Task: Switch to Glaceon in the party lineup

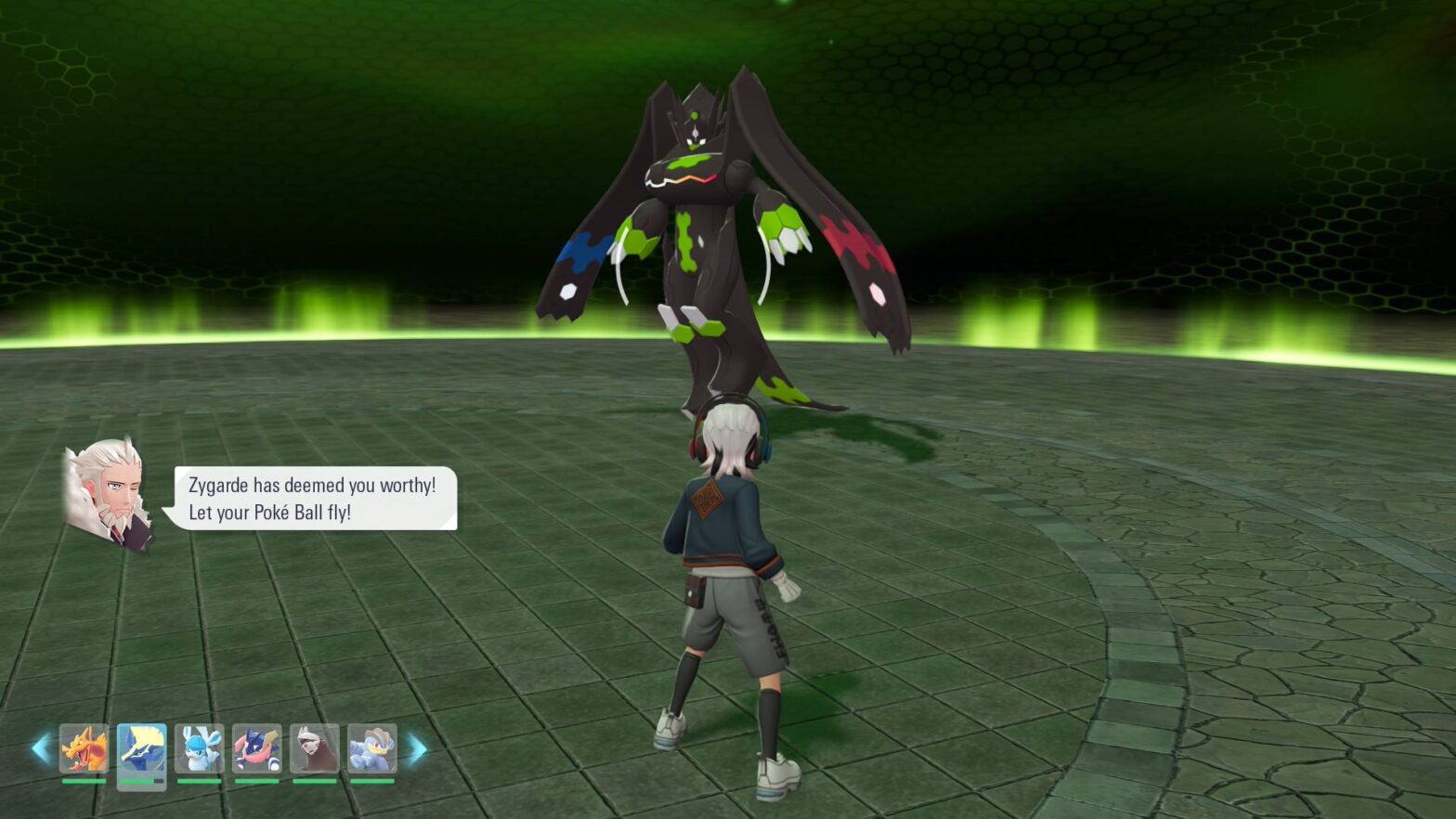Action: (x=199, y=748)
